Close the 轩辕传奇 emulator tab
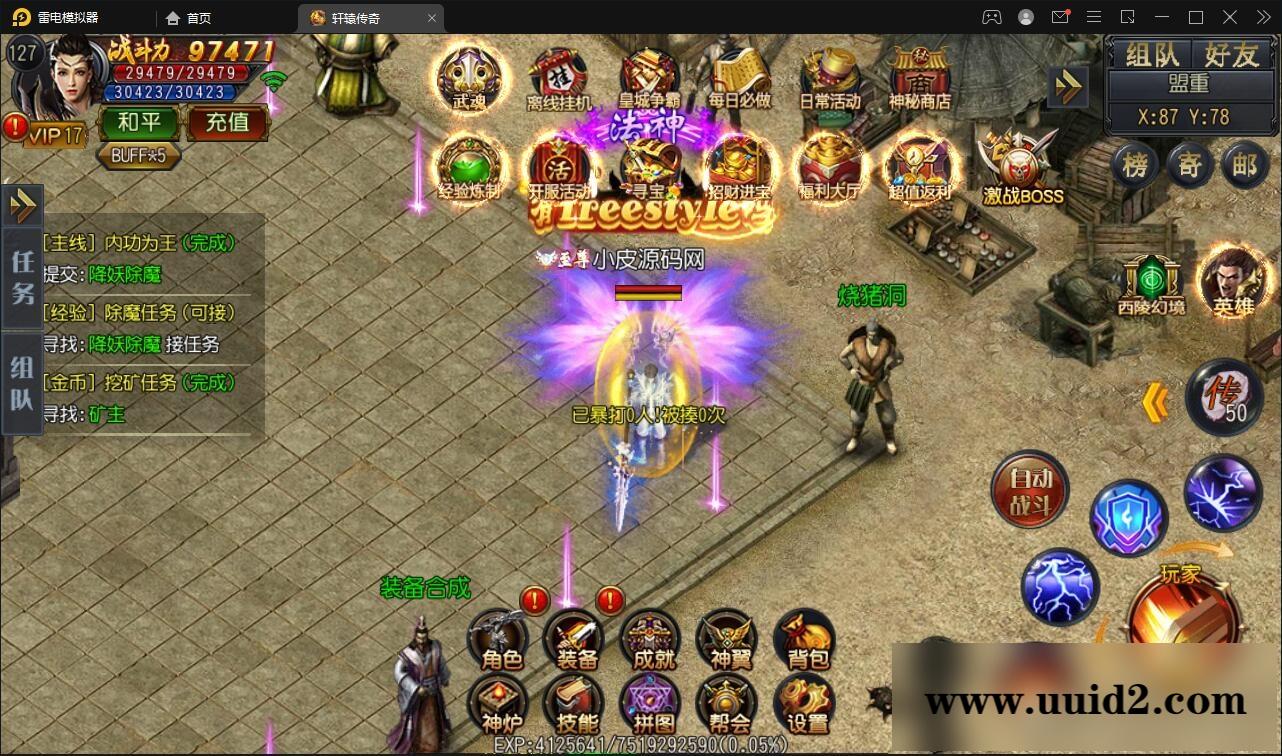This screenshot has width=1282, height=756. (x=432, y=18)
